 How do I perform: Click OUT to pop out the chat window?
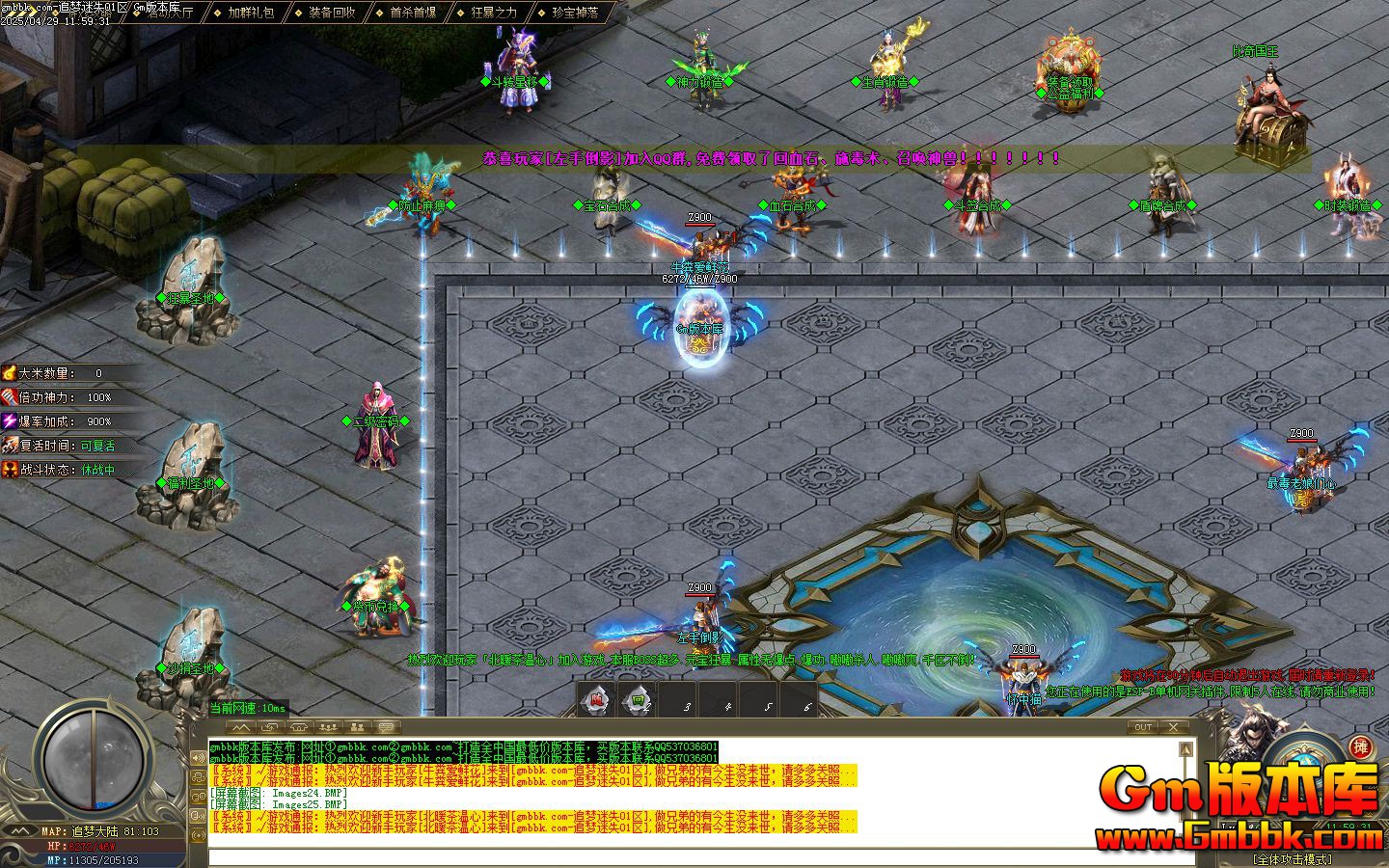[1143, 727]
